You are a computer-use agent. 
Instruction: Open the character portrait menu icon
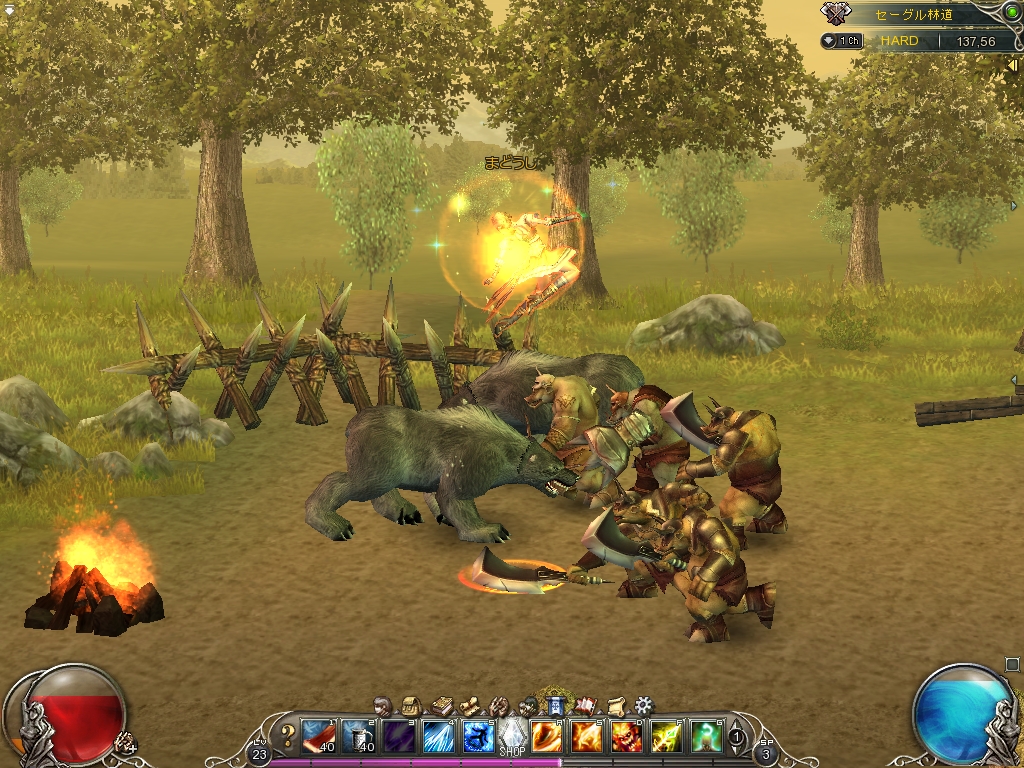click(x=382, y=705)
